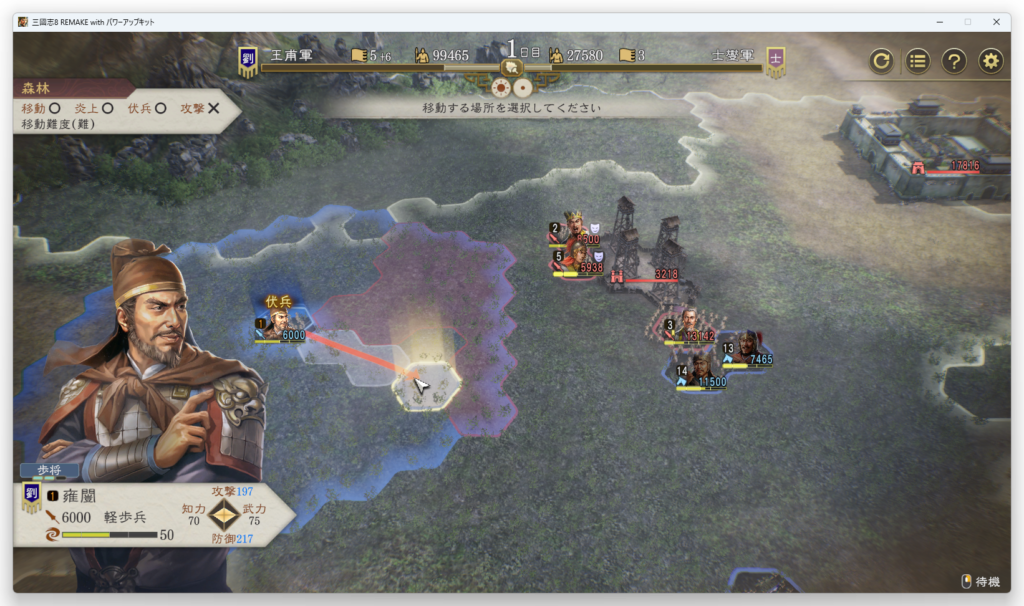Select the enemy castle gate marker

919,166
